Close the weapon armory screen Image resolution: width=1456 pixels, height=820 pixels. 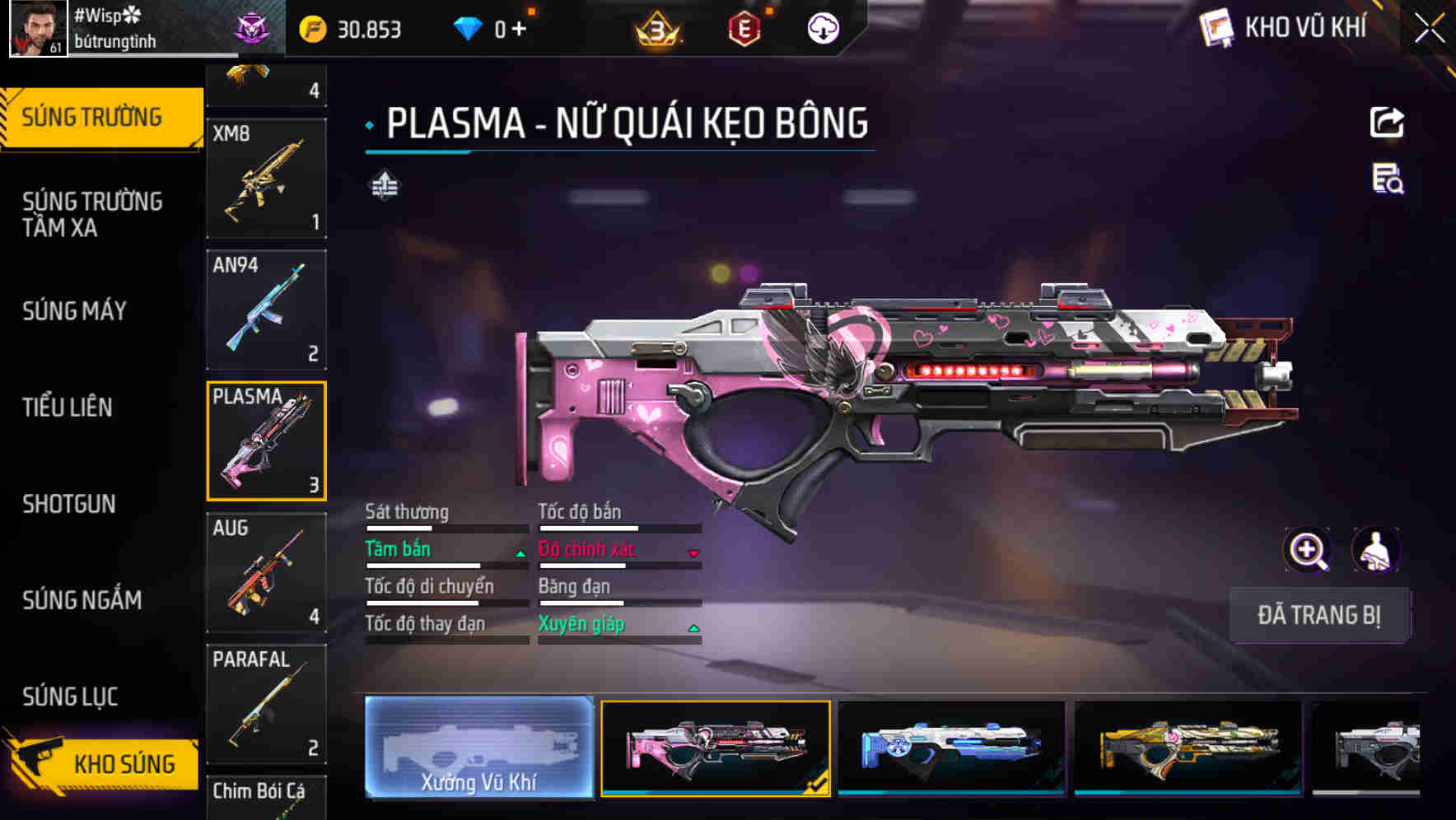(x=1429, y=29)
